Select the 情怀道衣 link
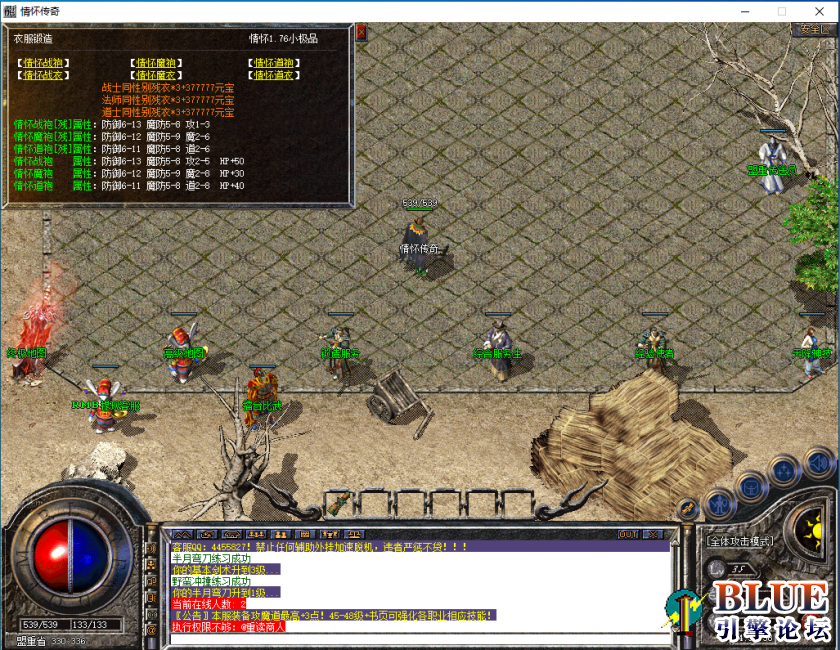The width and height of the screenshot is (840, 650). pyautogui.click(x=274, y=75)
